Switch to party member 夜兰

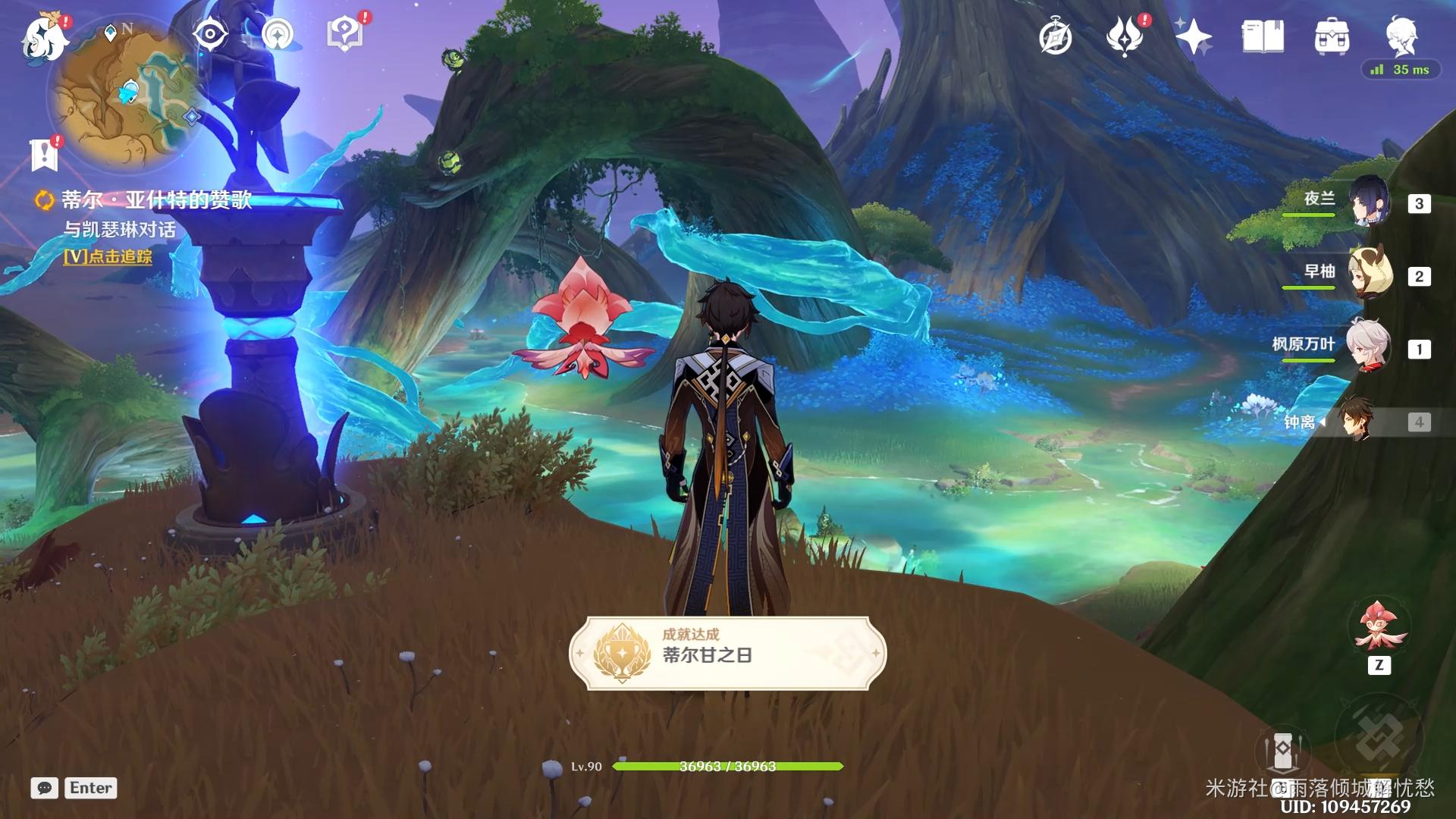point(1369,202)
